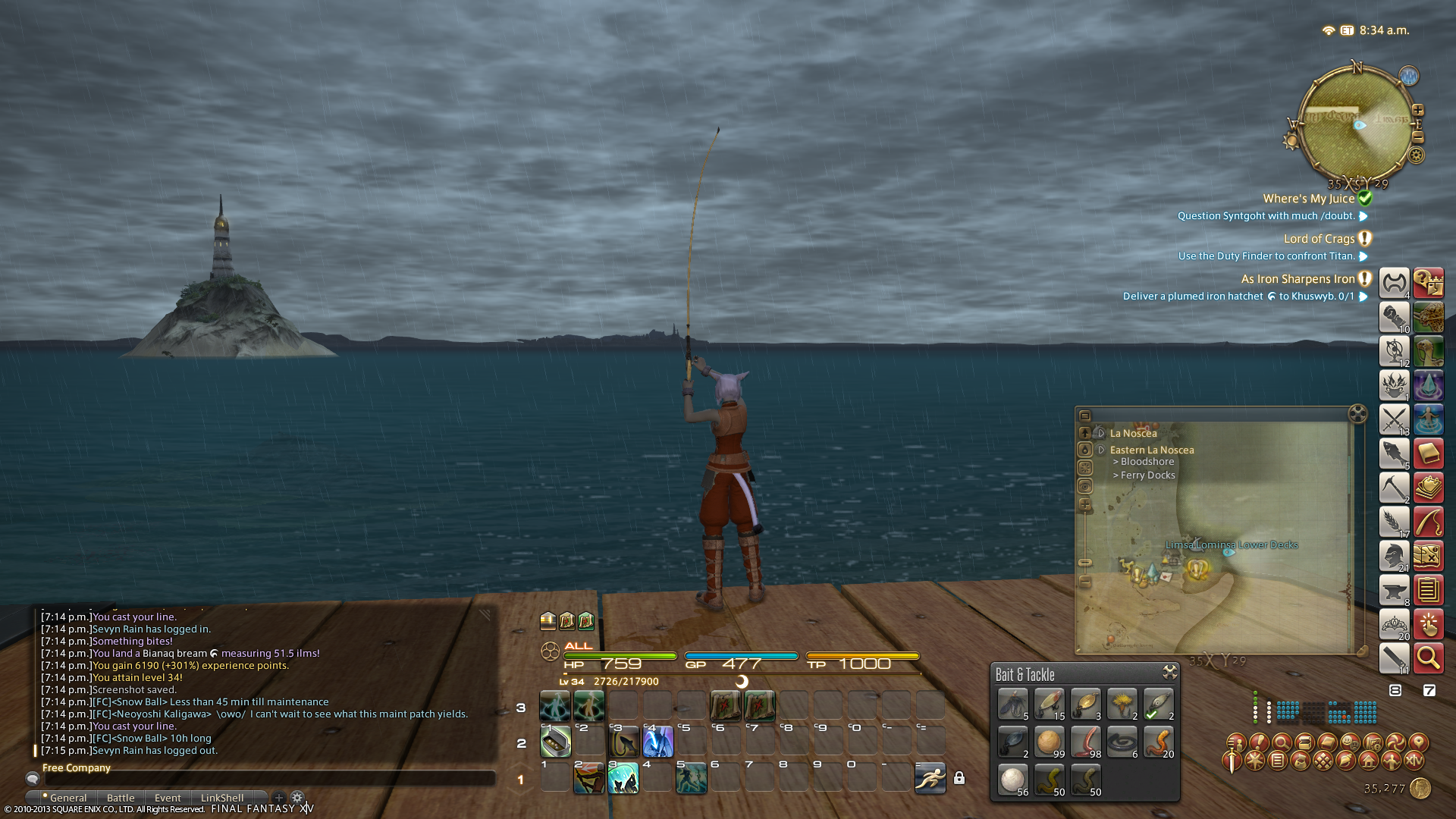This screenshot has height=819, width=1456.
Task: Click the red magnifying glass search icon
Action: tap(1428, 658)
